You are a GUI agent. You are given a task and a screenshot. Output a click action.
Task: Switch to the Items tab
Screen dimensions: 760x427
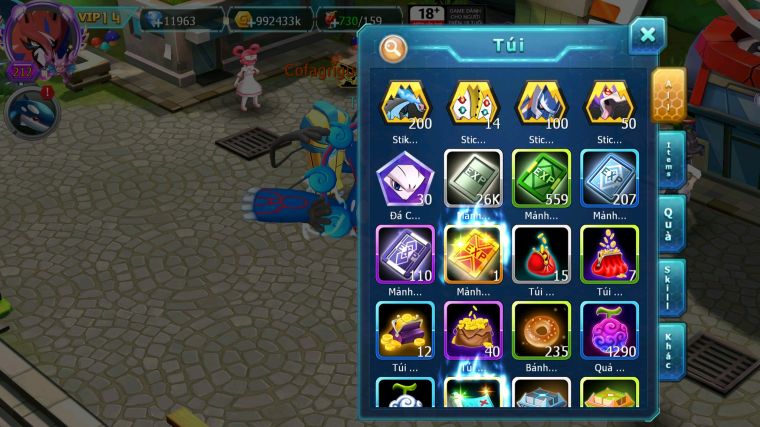[x=671, y=160]
